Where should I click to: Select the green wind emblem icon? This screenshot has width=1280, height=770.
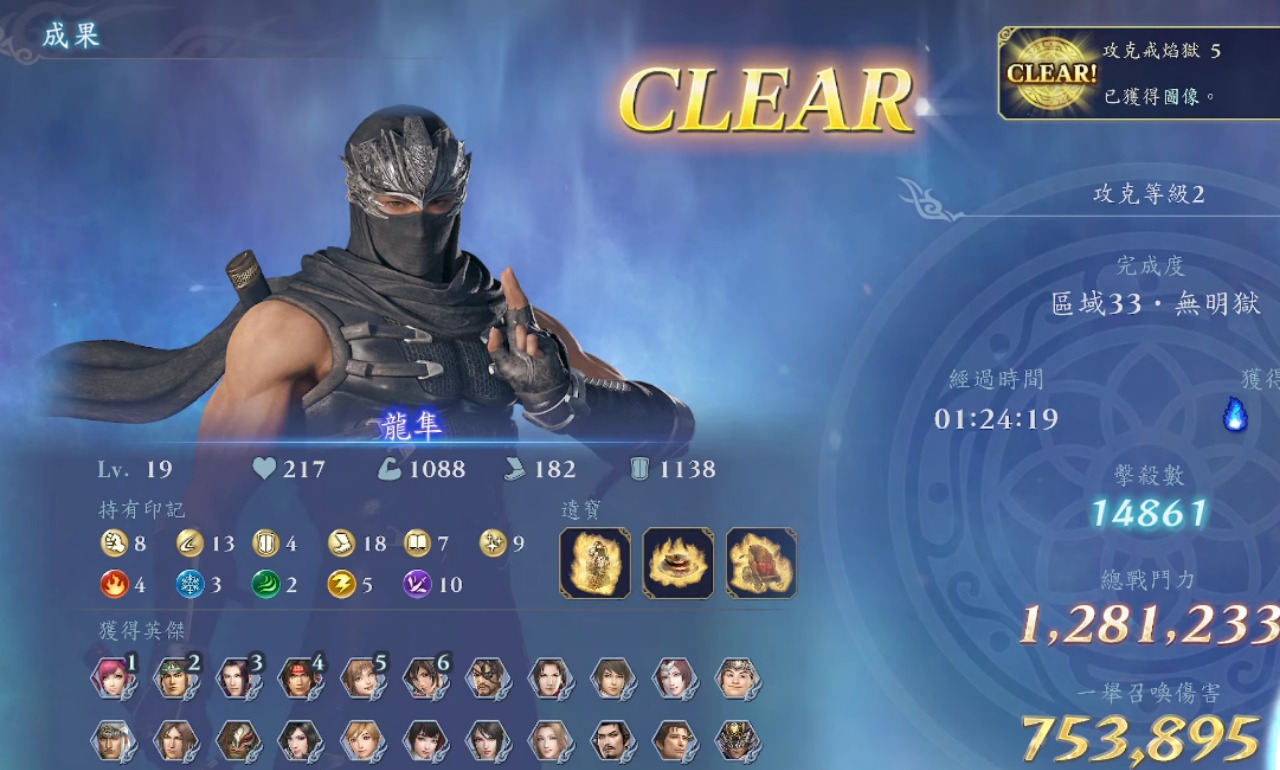[x=266, y=584]
